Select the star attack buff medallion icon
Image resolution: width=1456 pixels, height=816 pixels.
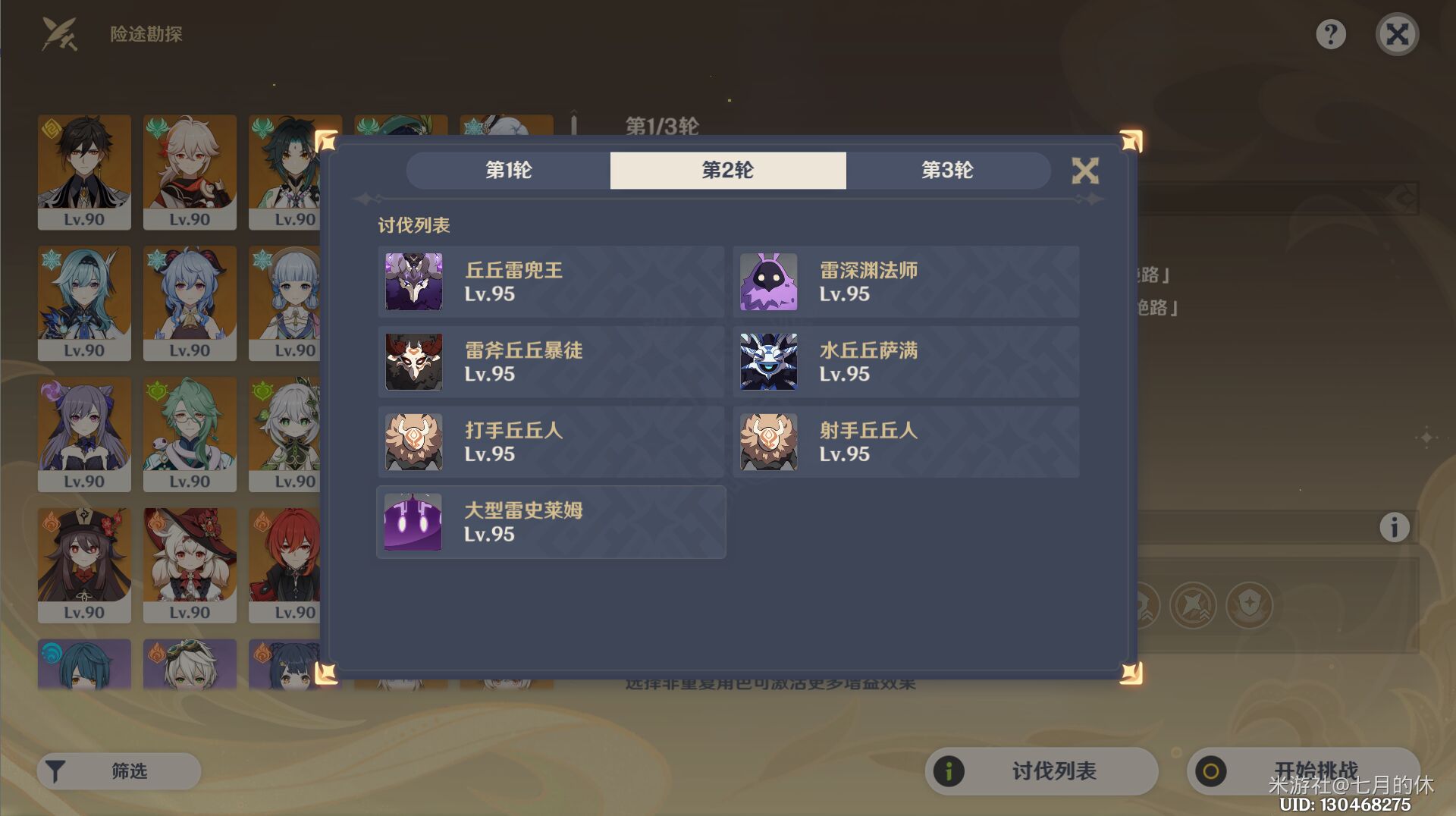click(1193, 605)
